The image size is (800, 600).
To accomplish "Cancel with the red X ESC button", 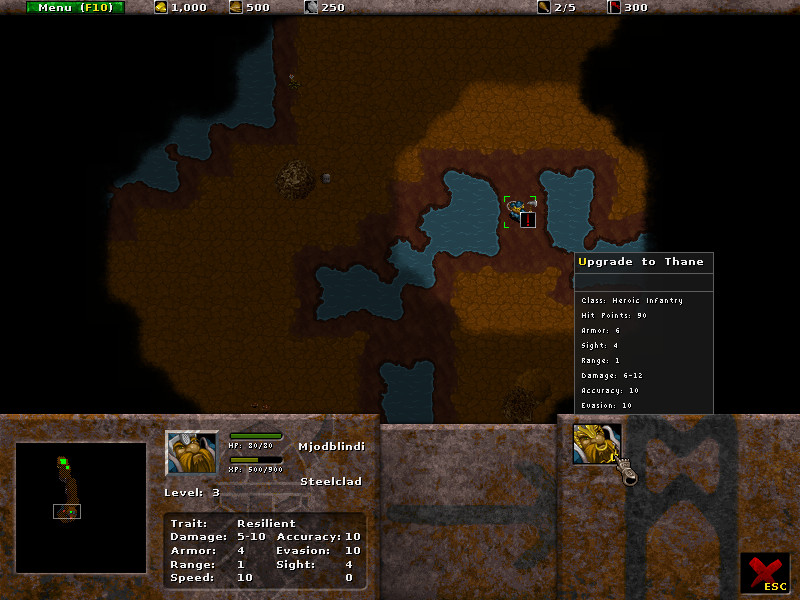I will pos(765,574).
